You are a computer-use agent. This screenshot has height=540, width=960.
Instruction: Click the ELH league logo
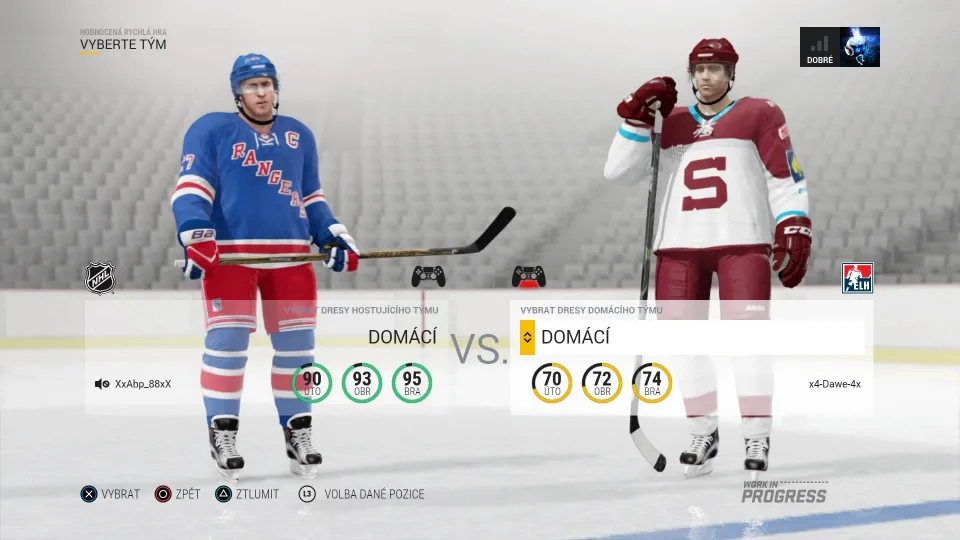tap(857, 278)
